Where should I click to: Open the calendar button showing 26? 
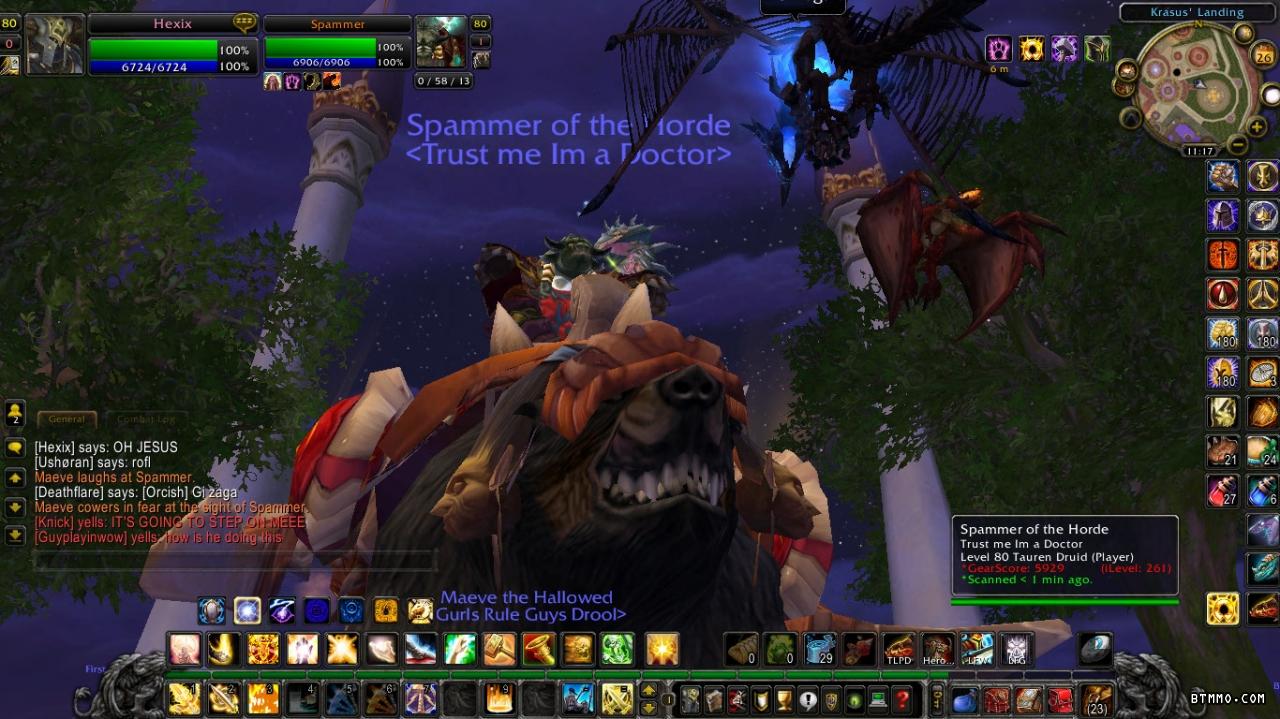point(1261,55)
